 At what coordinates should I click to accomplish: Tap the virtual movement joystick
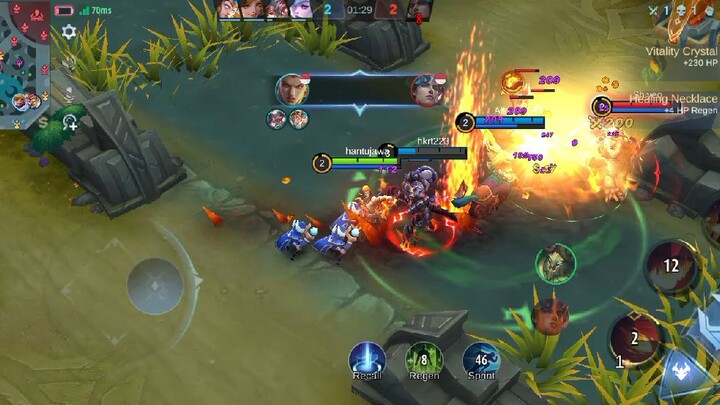(x=154, y=286)
